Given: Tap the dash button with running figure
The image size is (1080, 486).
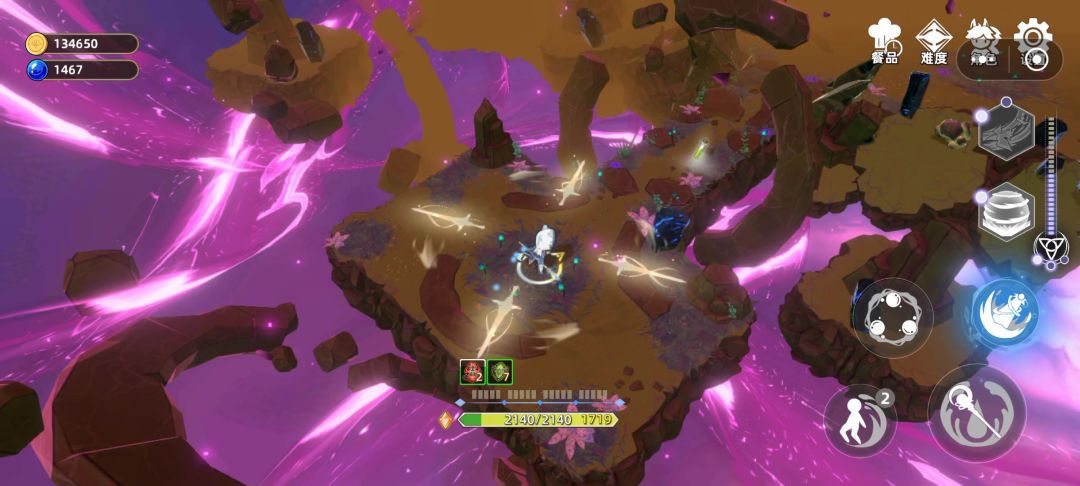Looking at the screenshot, I should 860,420.
